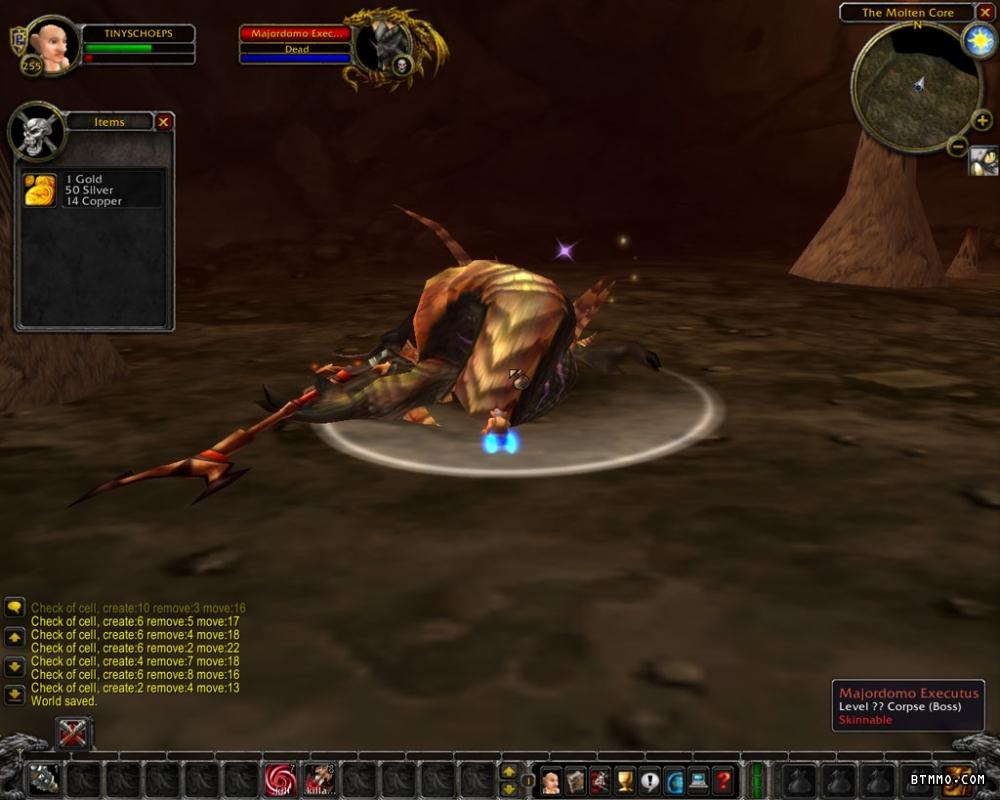Zoom out on the minimap
The width and height of the screenshot is (1000, 800).
957,147
